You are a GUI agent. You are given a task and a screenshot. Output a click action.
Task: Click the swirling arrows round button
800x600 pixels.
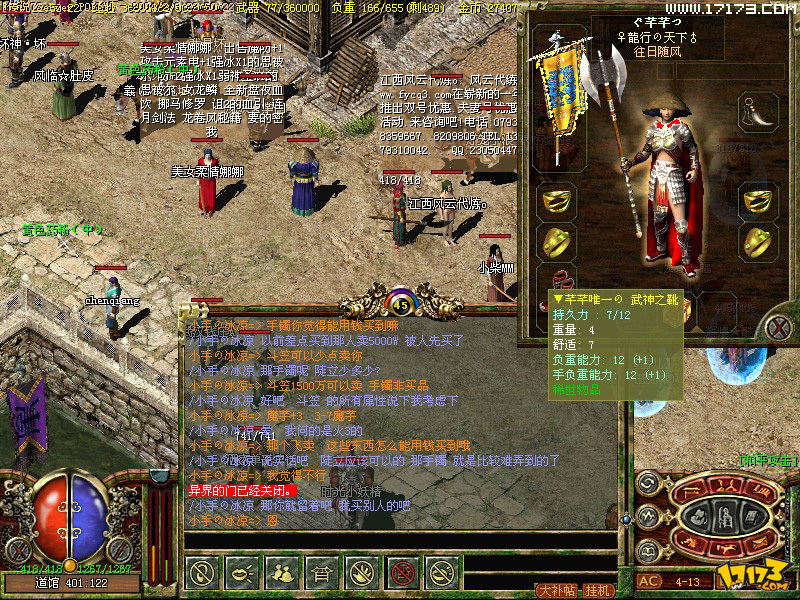[x=647, y=483]
